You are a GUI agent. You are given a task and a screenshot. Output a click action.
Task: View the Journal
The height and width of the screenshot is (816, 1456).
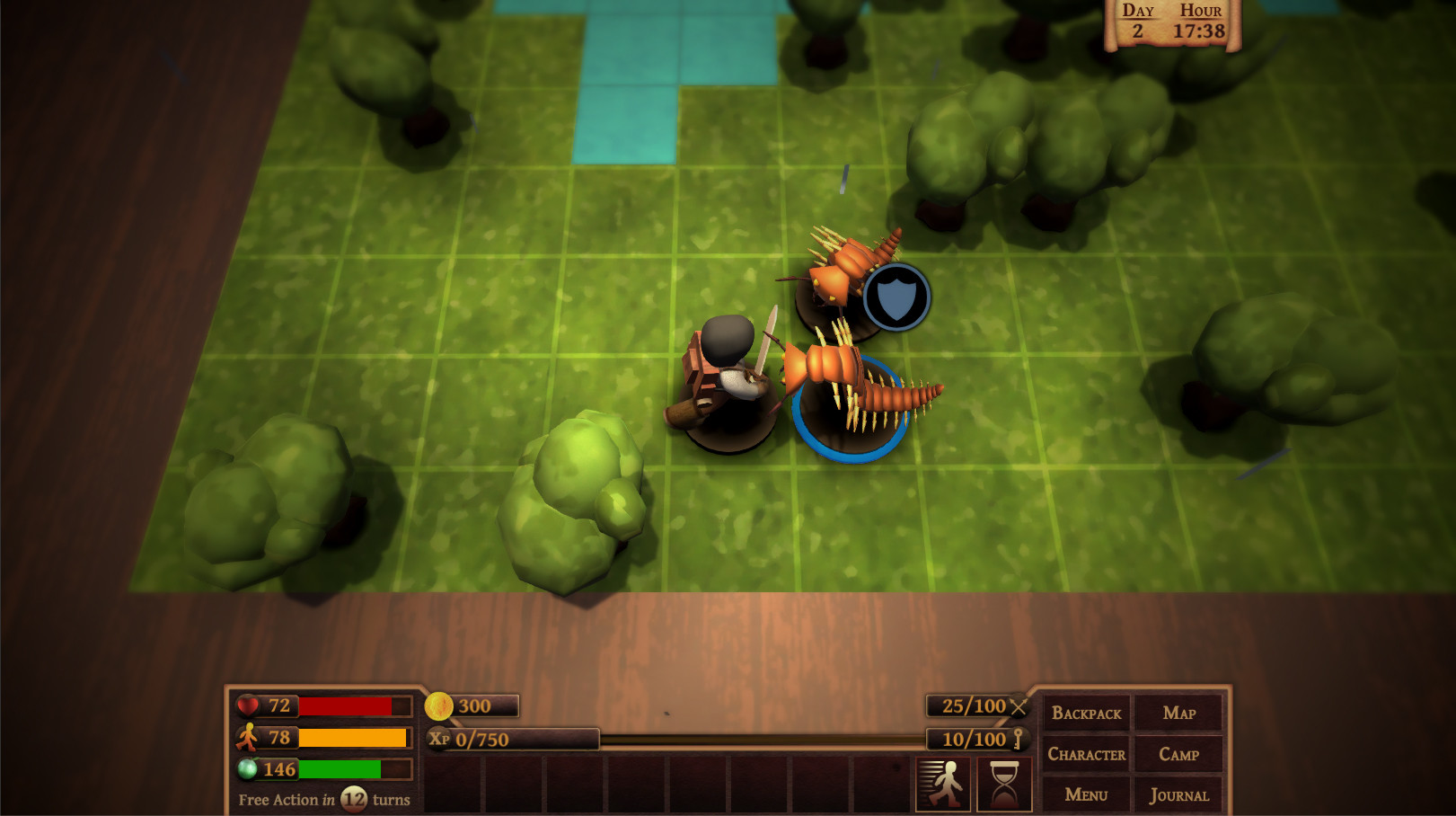click(1178, 794)
